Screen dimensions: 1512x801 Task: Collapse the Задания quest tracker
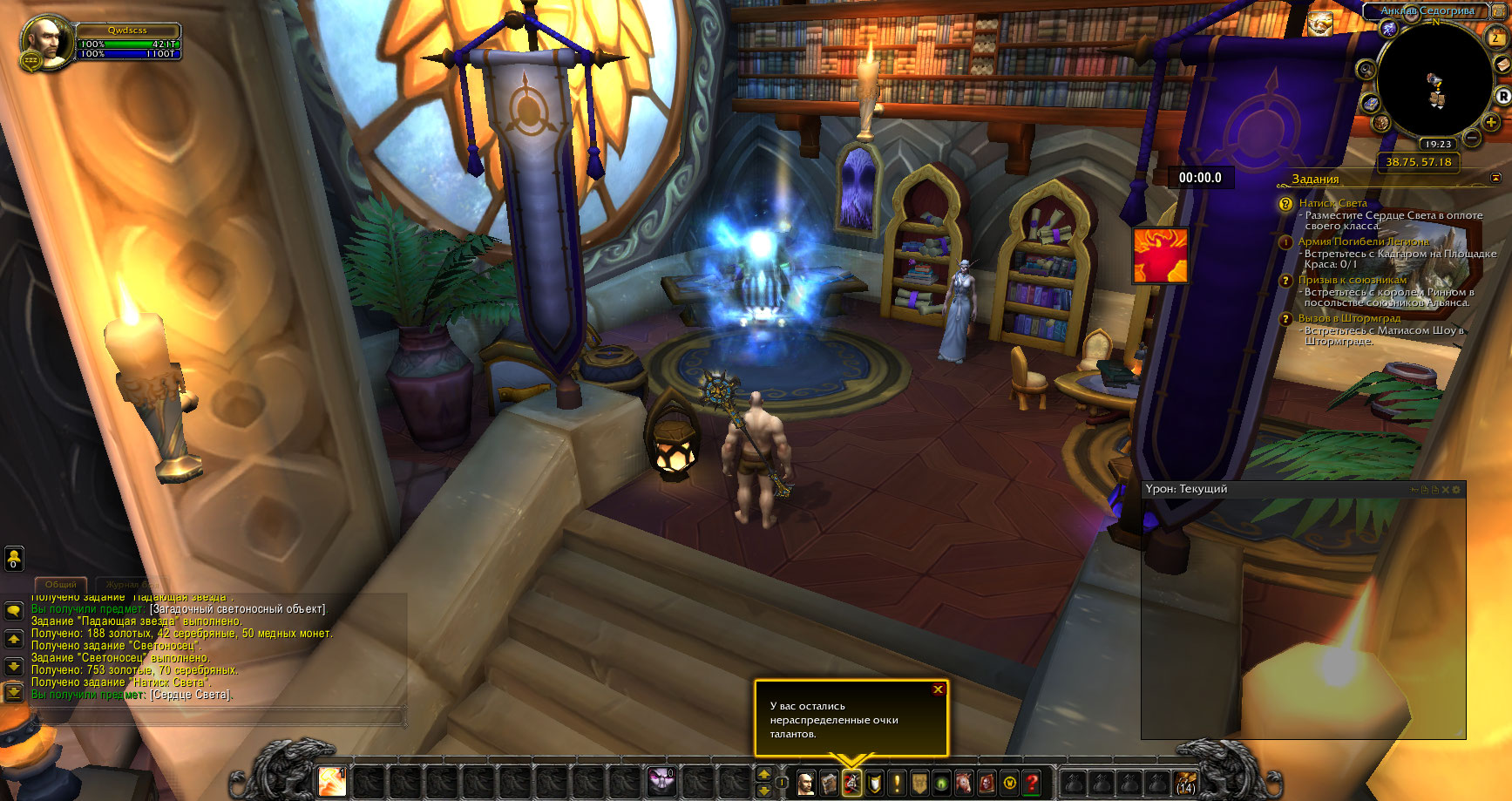(x=1496, y=178)
